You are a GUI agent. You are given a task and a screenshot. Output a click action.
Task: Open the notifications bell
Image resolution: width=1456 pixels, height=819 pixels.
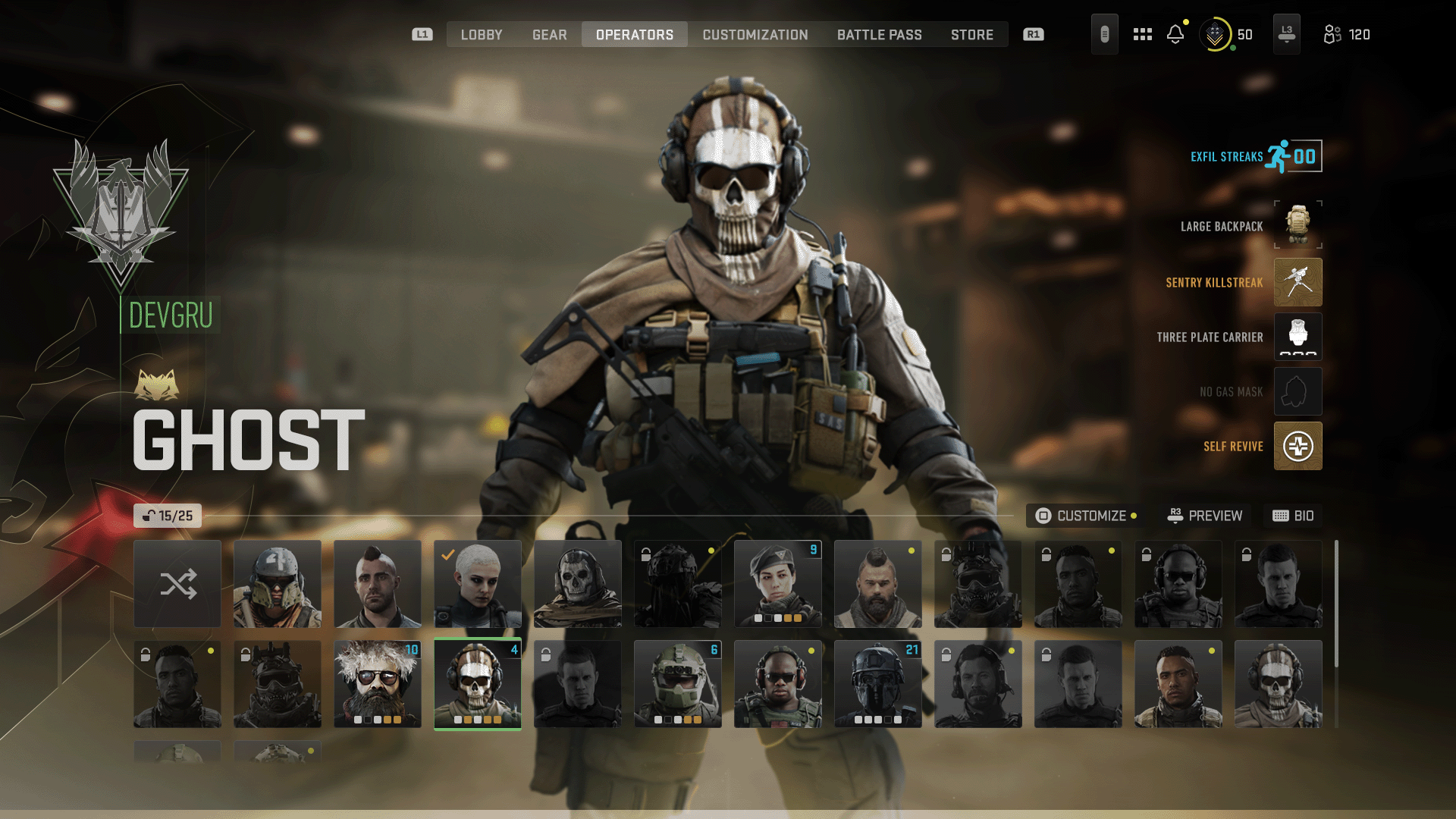(x=1175, y=35)
